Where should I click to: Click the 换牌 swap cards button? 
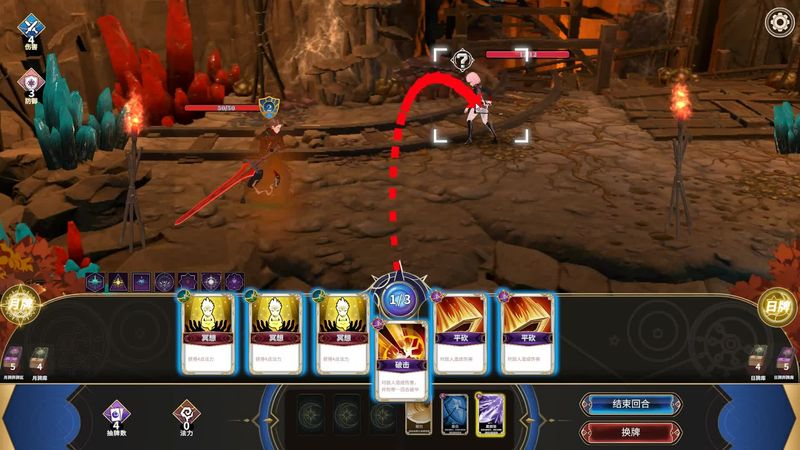coord(631,432)
